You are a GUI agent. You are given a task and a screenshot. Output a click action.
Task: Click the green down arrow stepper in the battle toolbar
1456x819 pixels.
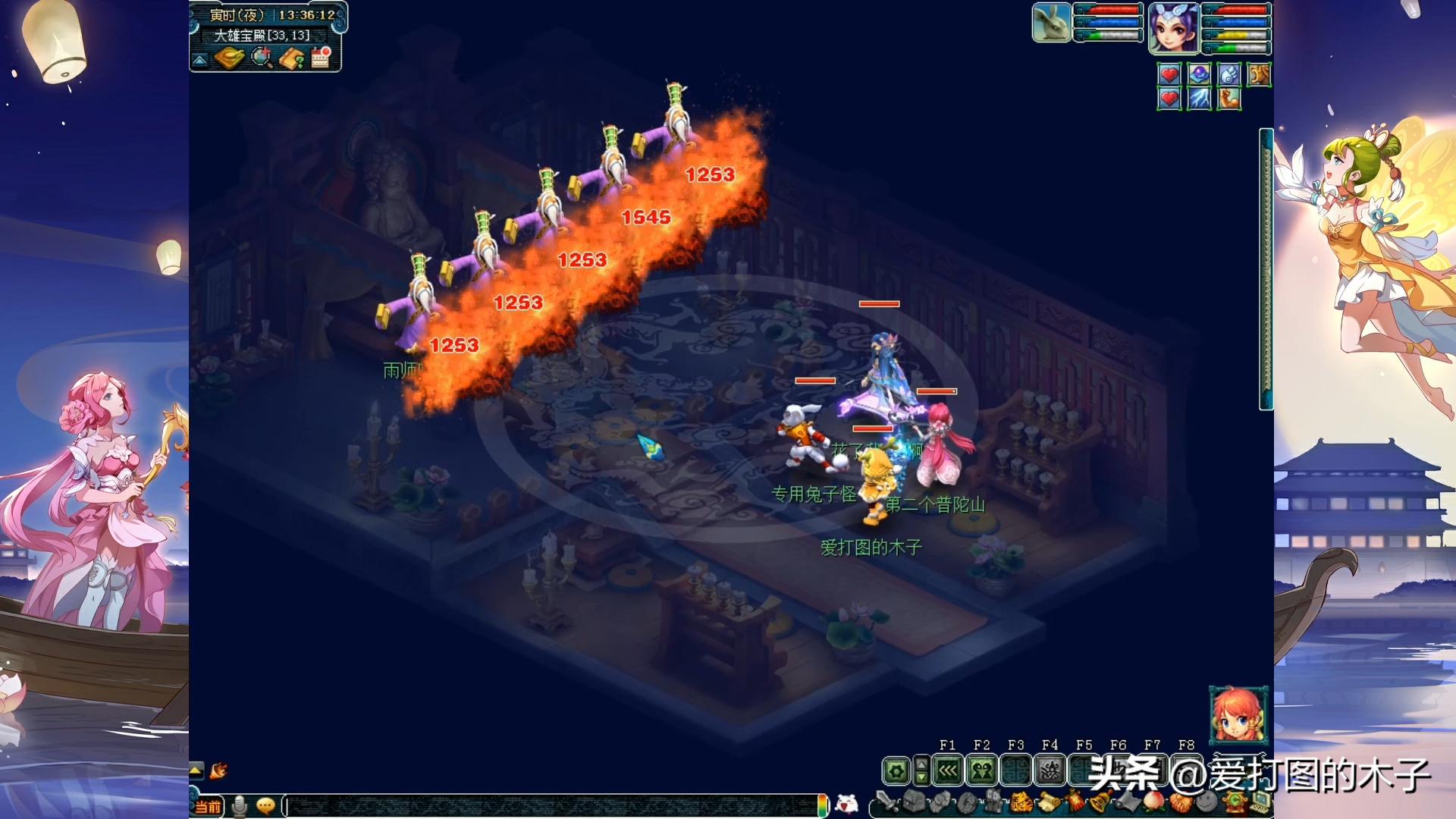pyautogui.click(x=921, y=777)
